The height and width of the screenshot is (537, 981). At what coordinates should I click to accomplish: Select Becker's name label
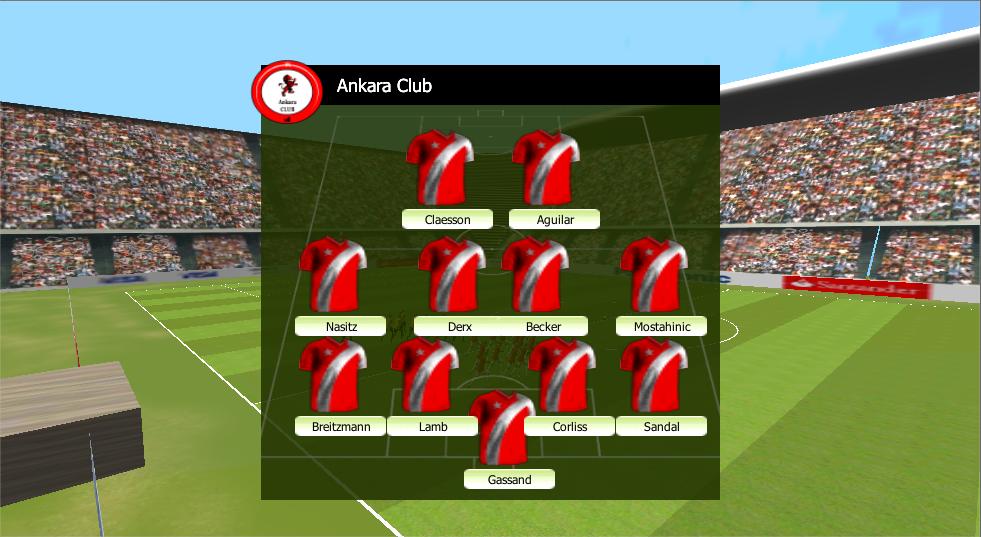(543, 327)
